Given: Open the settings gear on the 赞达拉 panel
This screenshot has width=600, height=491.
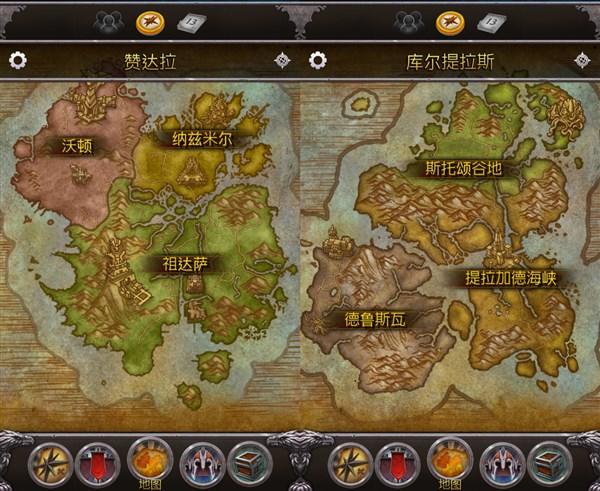Looking at the screenshot, I should pyautogui.click(x=17, y=60).
